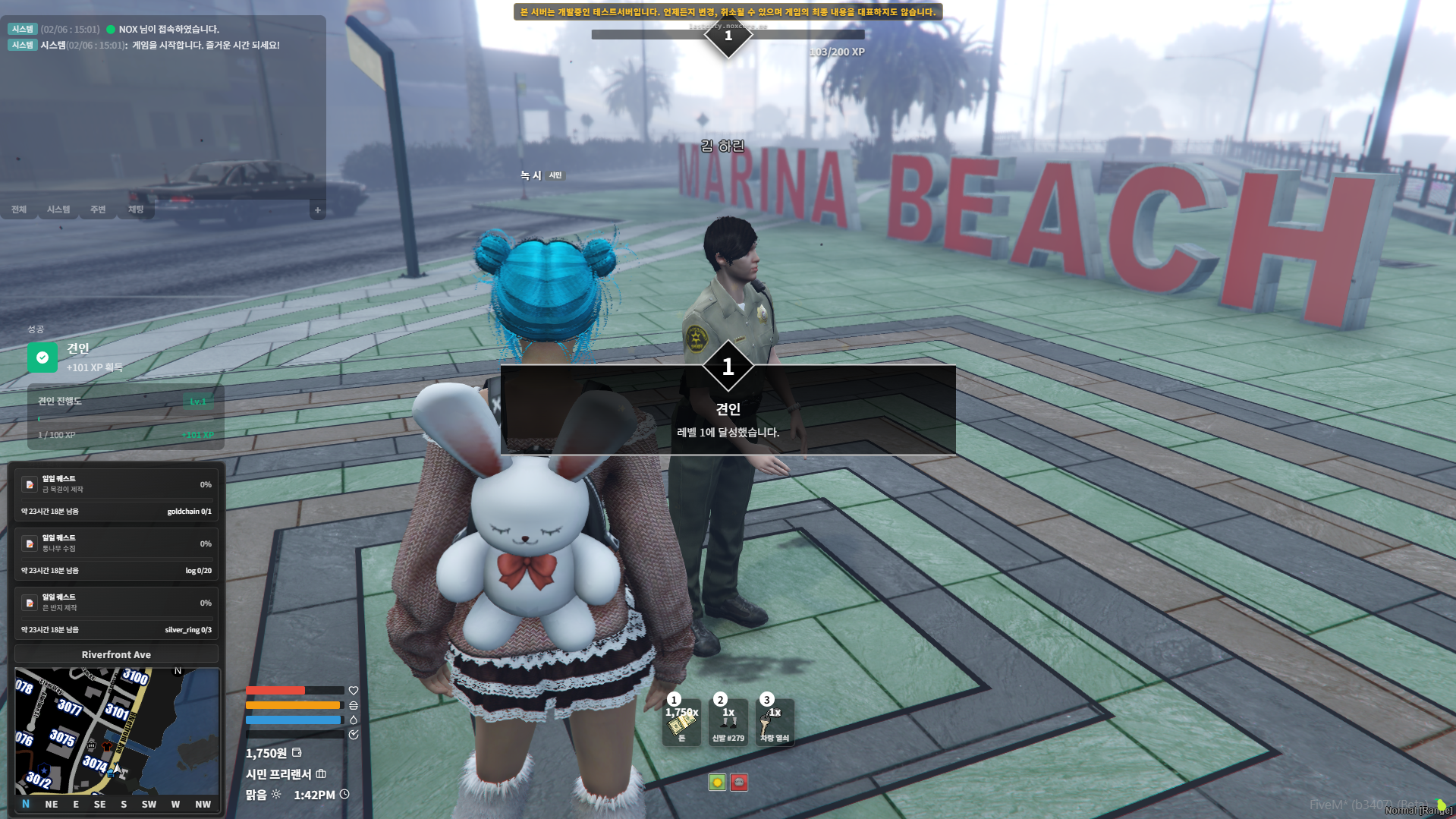This screenshot has height=819, width=1456.
Task: View the silver_ring daily quest entry
Action: coord(116,613)
